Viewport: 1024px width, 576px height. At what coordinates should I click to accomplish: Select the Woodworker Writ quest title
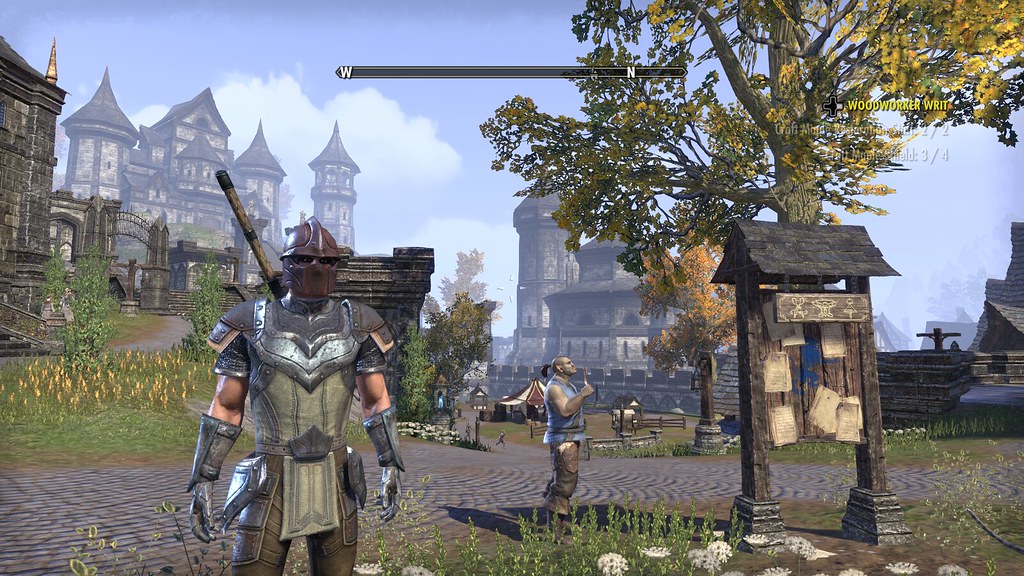(896, 104)
